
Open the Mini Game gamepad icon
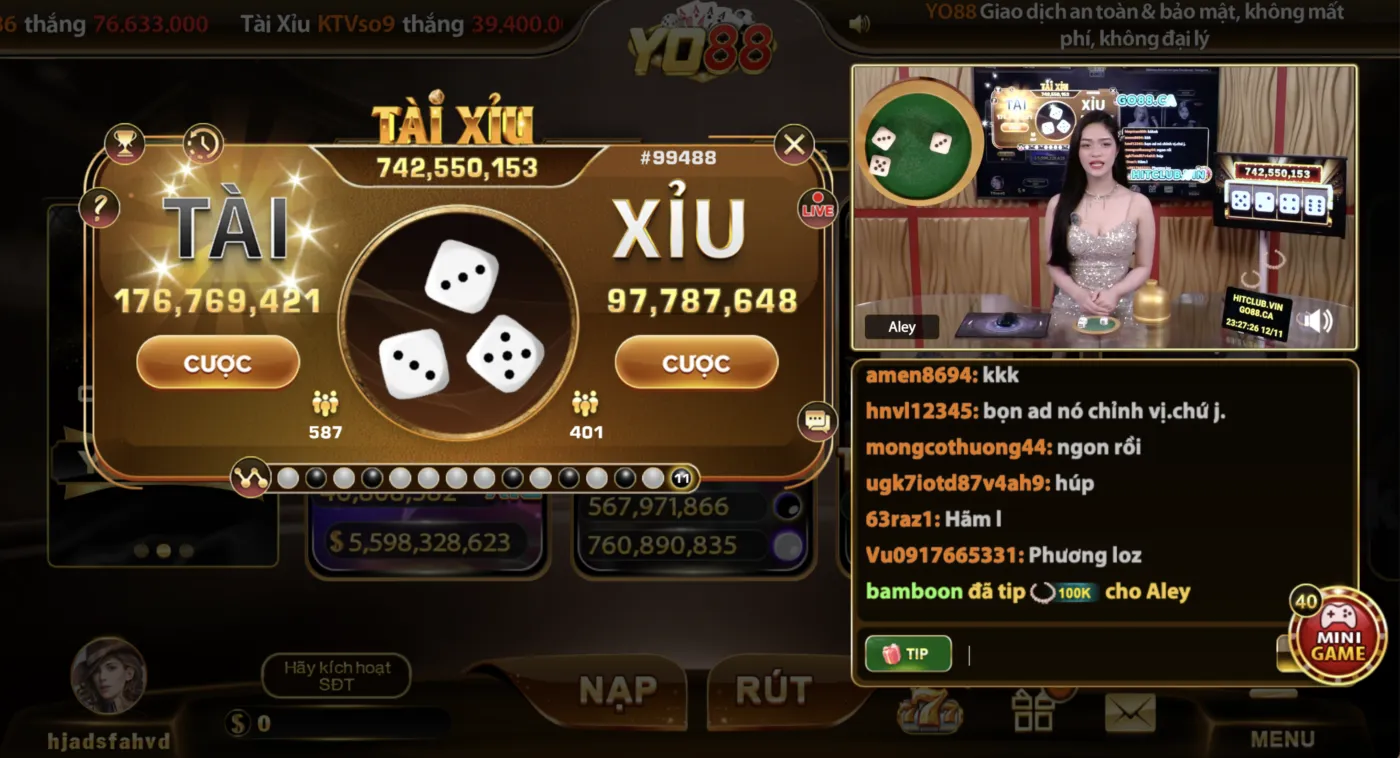pyautogui.click(x=1337, y=634)
